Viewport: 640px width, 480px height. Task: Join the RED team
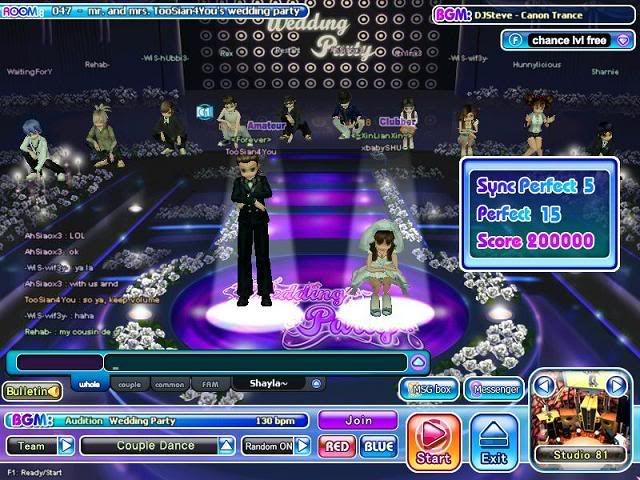[x=337, y=446]
